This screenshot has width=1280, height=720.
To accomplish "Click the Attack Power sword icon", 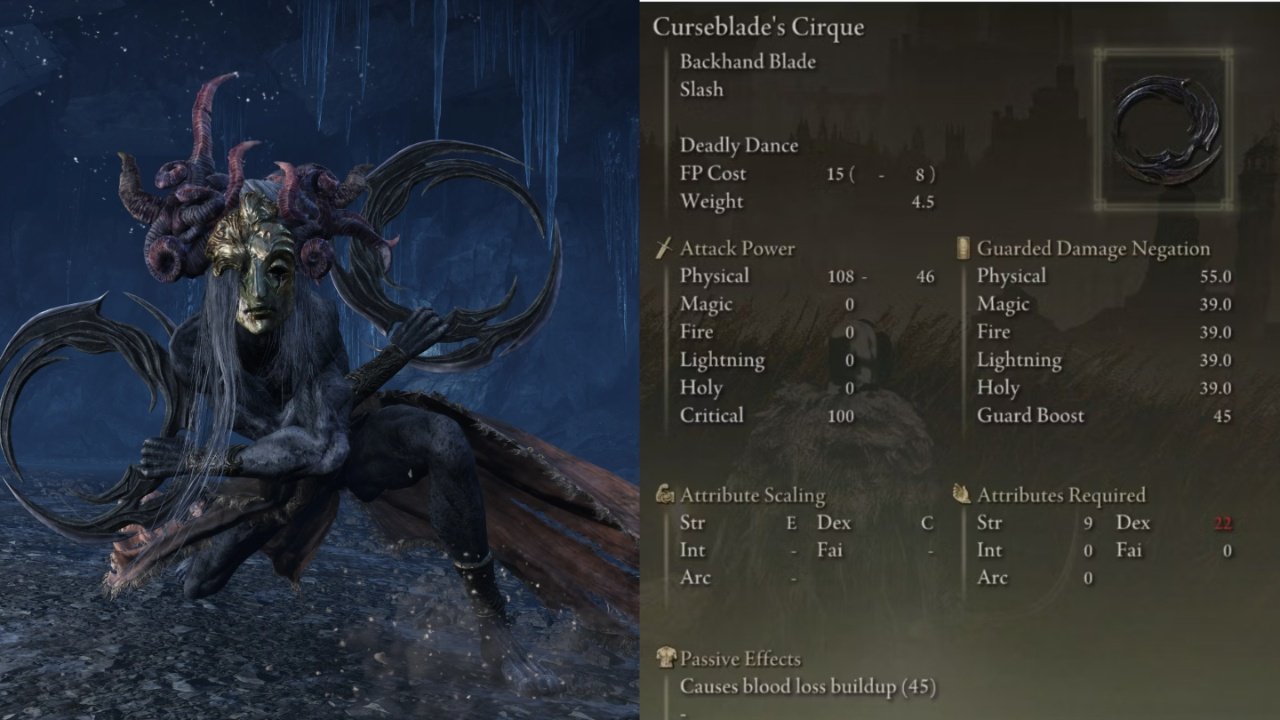I will tap(665, 247).
